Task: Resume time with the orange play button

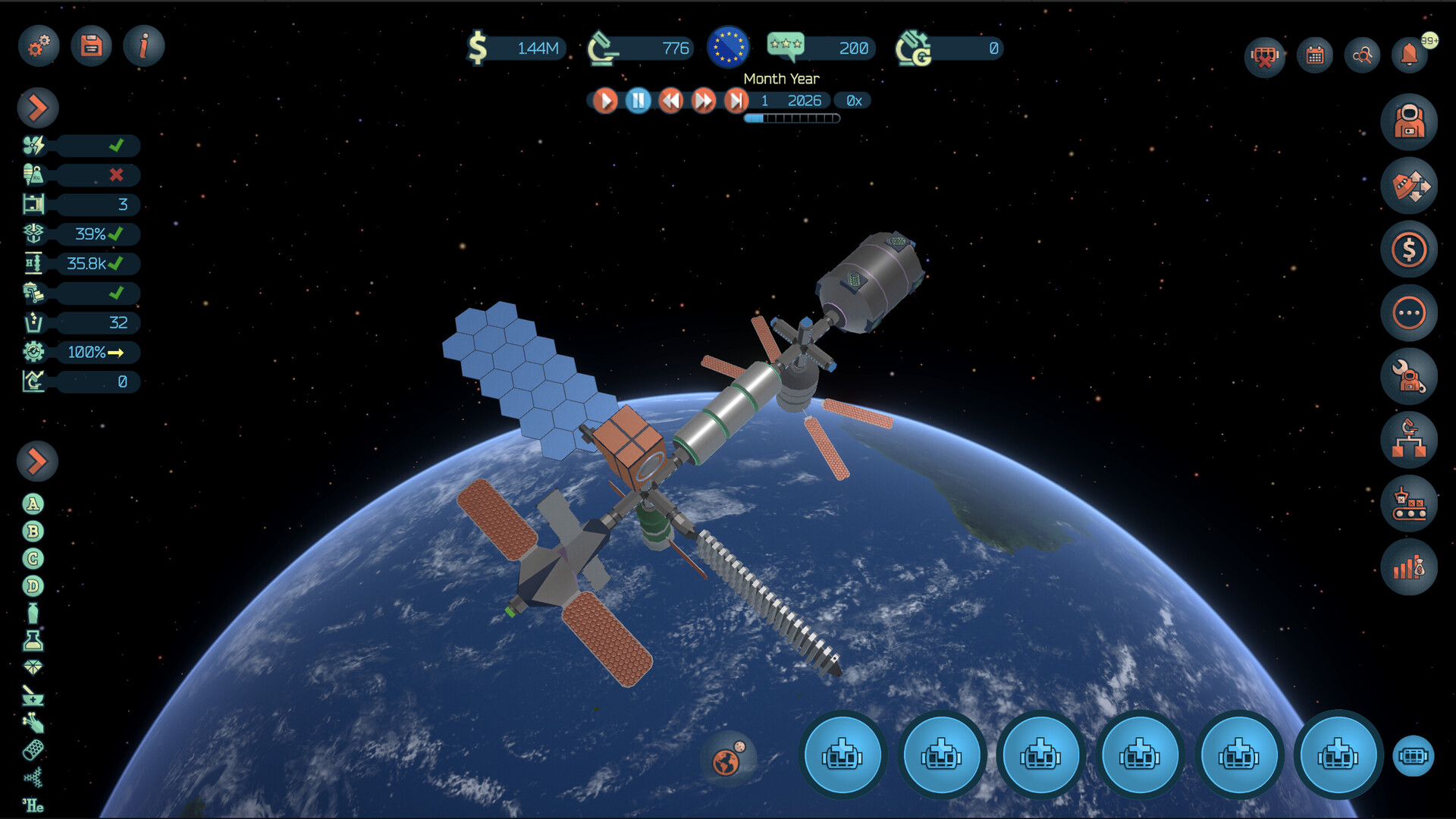Action: coord(605,101)
